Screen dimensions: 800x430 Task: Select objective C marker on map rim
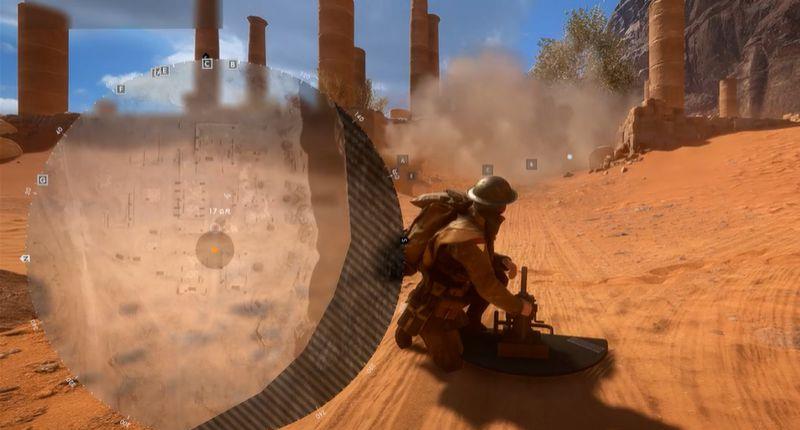(x=207, y=64)
